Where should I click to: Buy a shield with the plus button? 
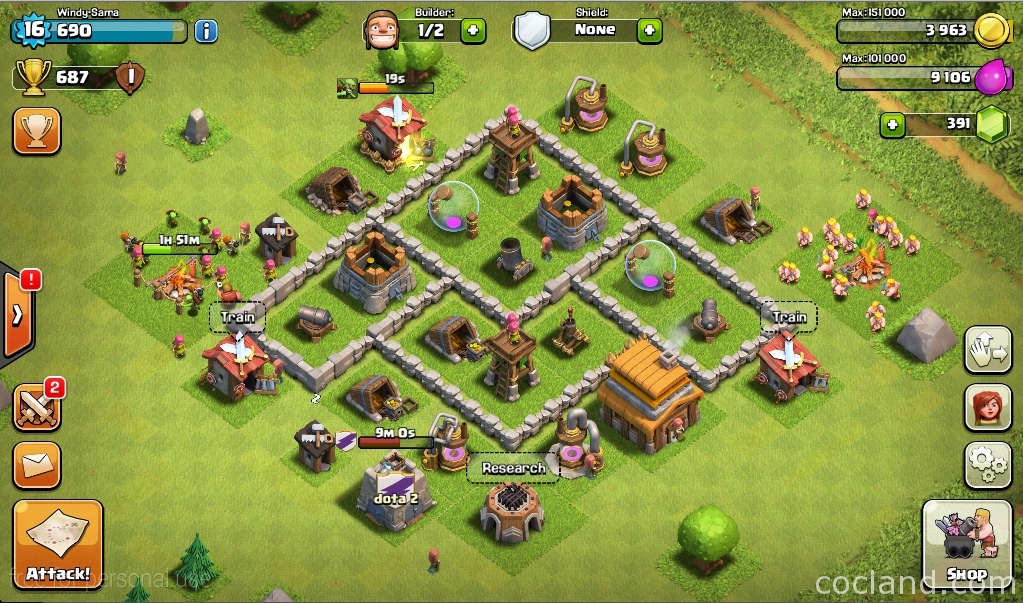[649, 30]
